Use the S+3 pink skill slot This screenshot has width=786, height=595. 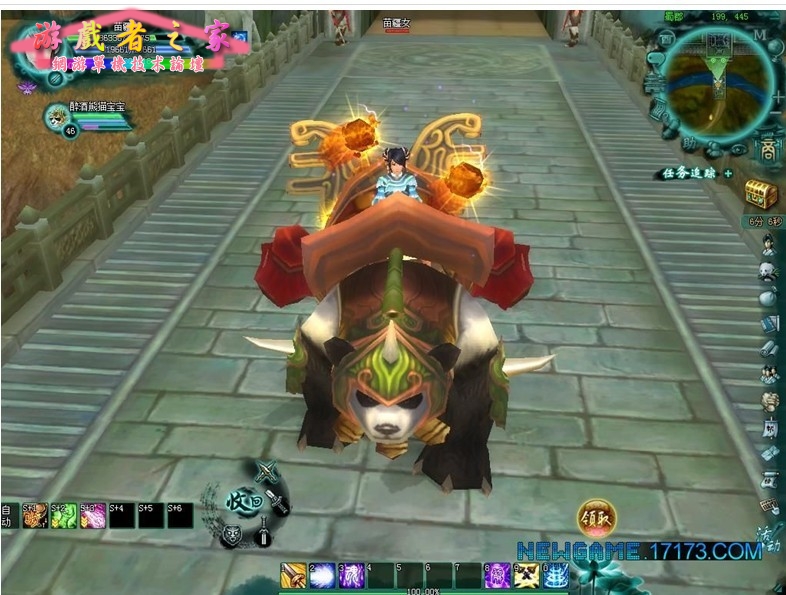[x=93, y=515]
